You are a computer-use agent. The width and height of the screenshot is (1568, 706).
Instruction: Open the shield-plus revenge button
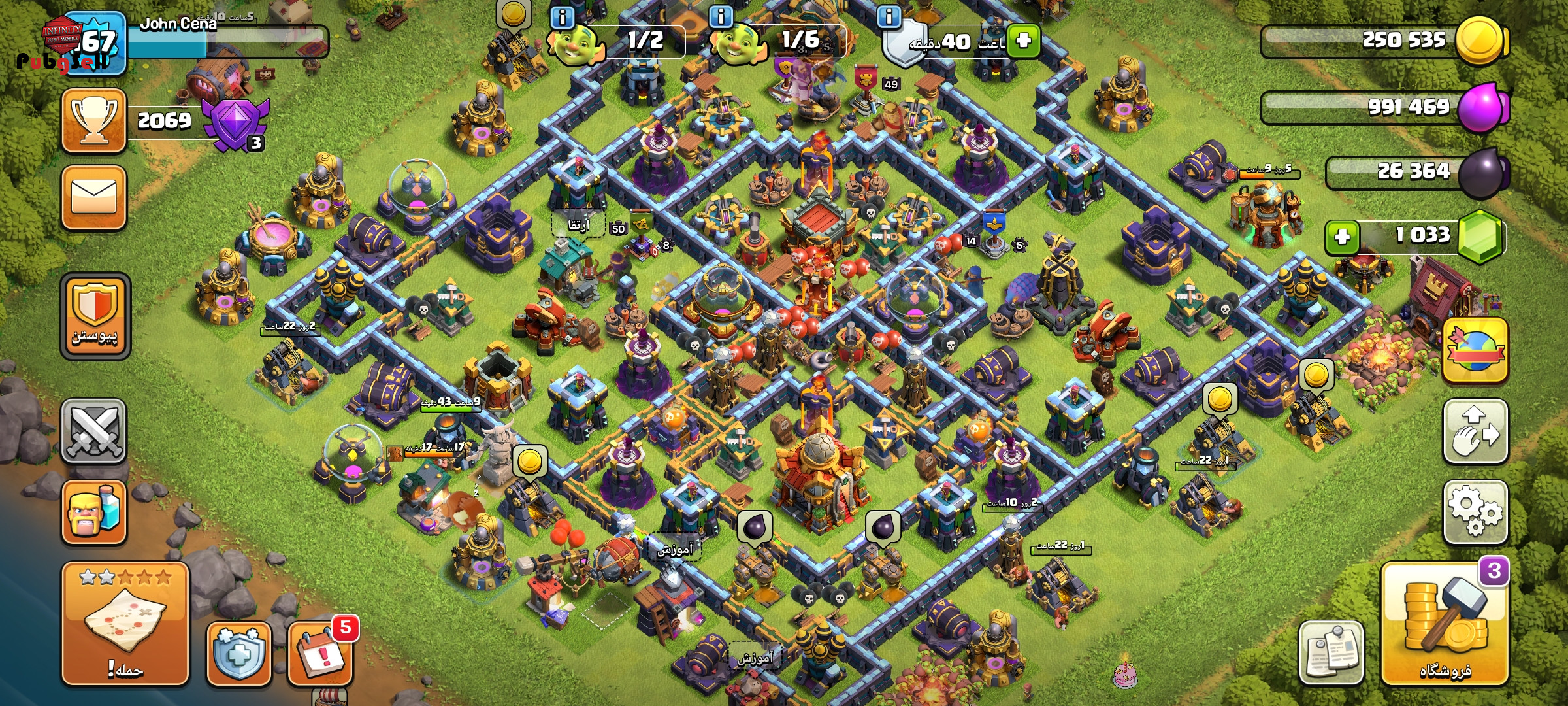[x=239, y=654]
